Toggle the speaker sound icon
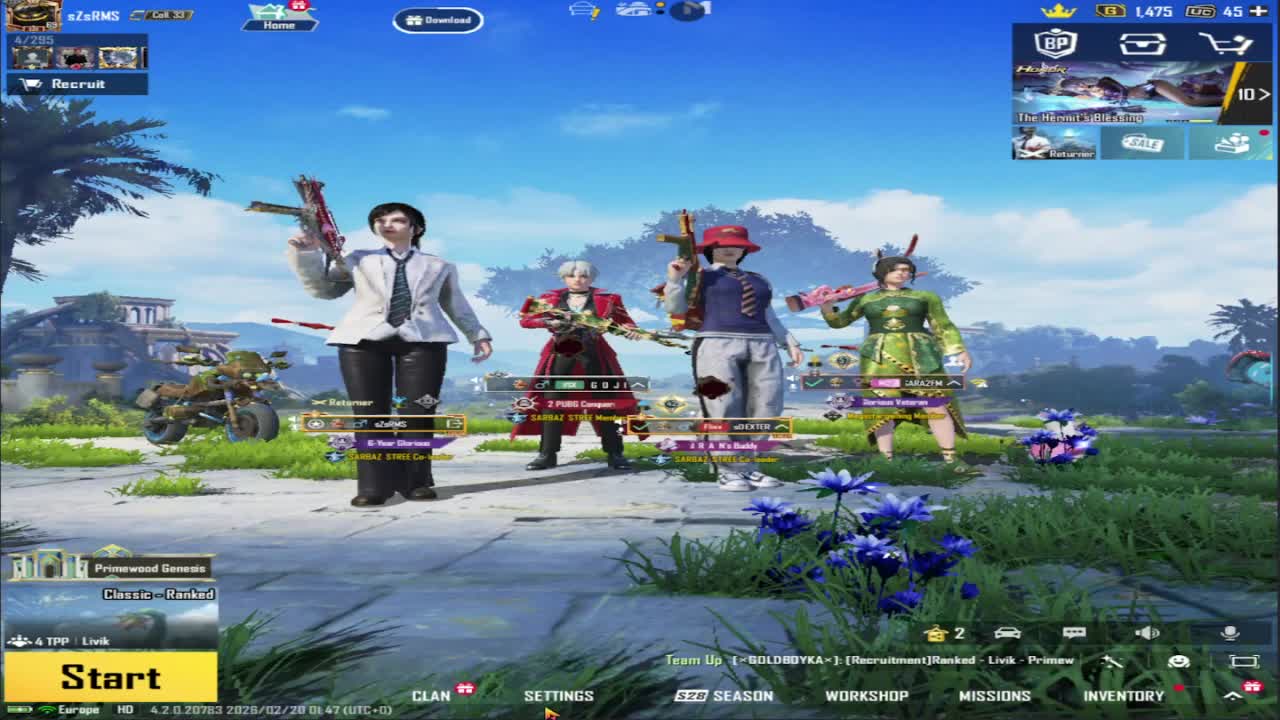The image size is (1280, 720). click(1147, 633)
